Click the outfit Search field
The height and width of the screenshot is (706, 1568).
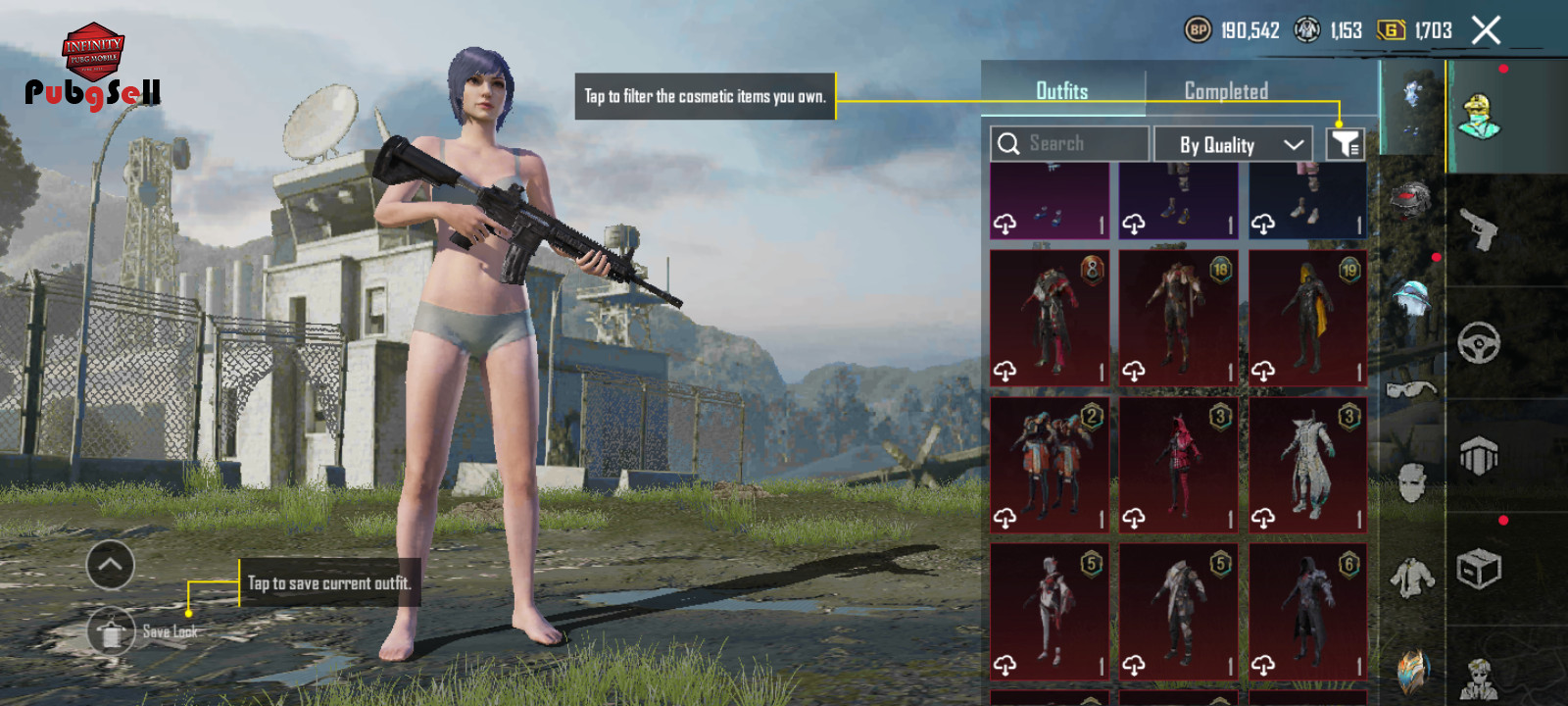pos(1069,144)
